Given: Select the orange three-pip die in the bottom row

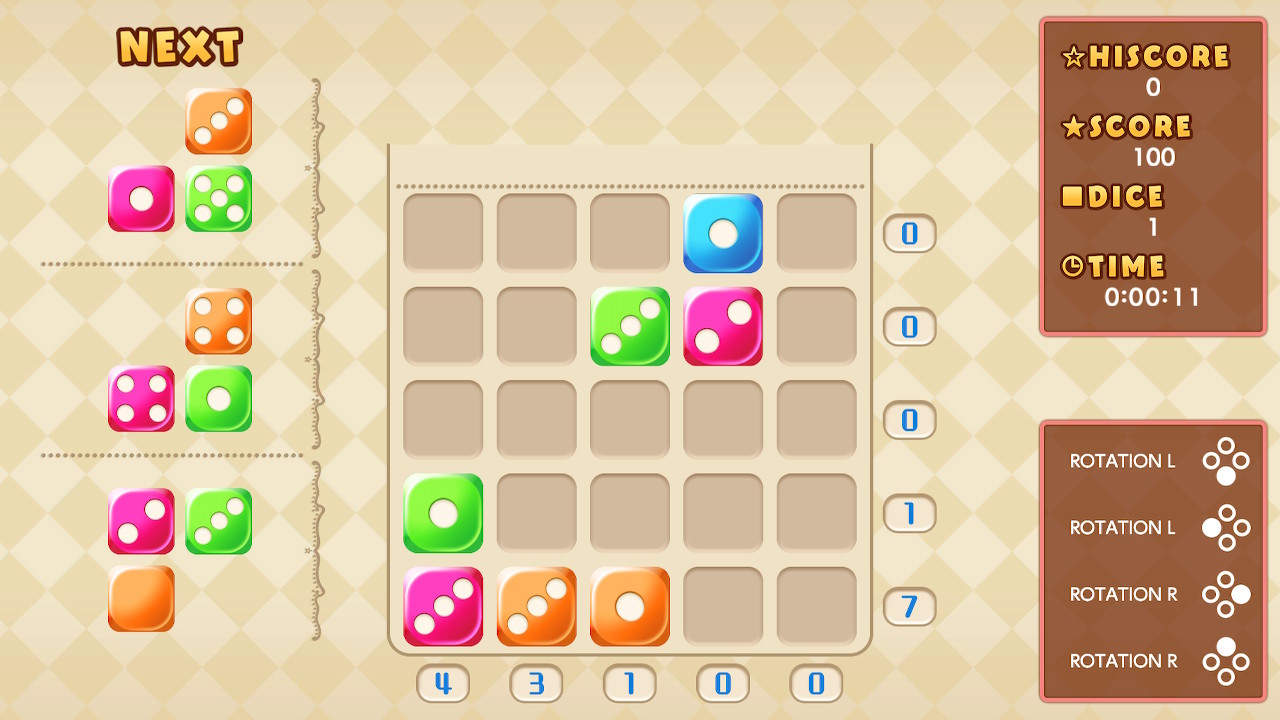Looking at the screenshot, I should 536,607.
